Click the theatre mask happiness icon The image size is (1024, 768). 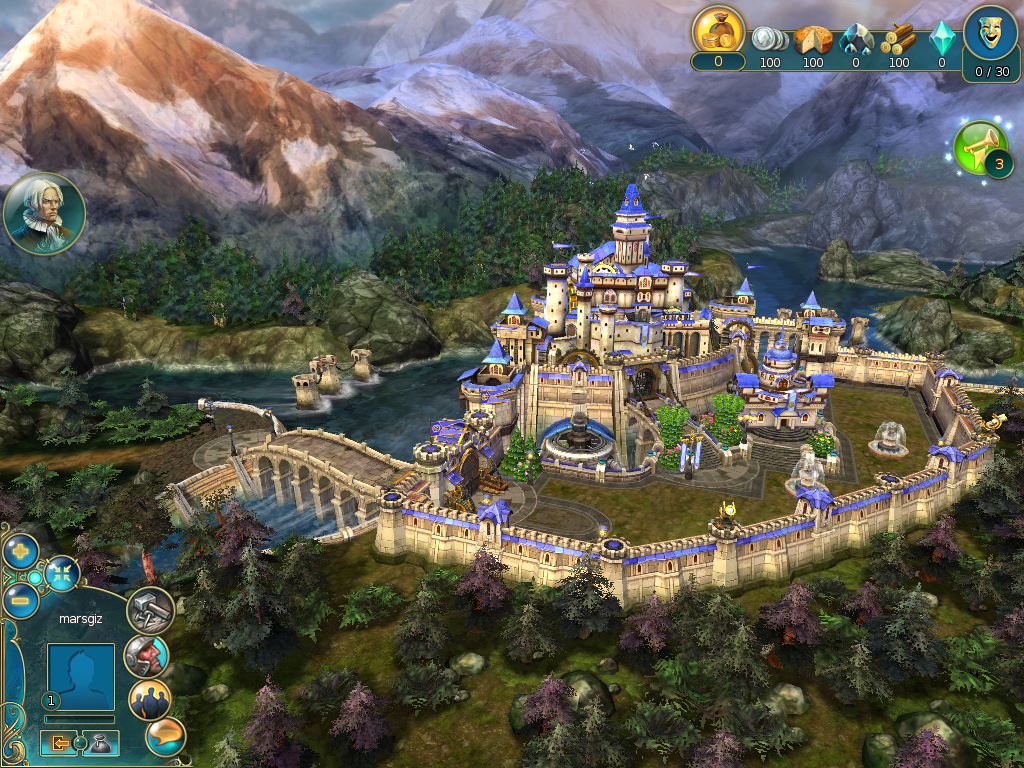coord(991,32)
